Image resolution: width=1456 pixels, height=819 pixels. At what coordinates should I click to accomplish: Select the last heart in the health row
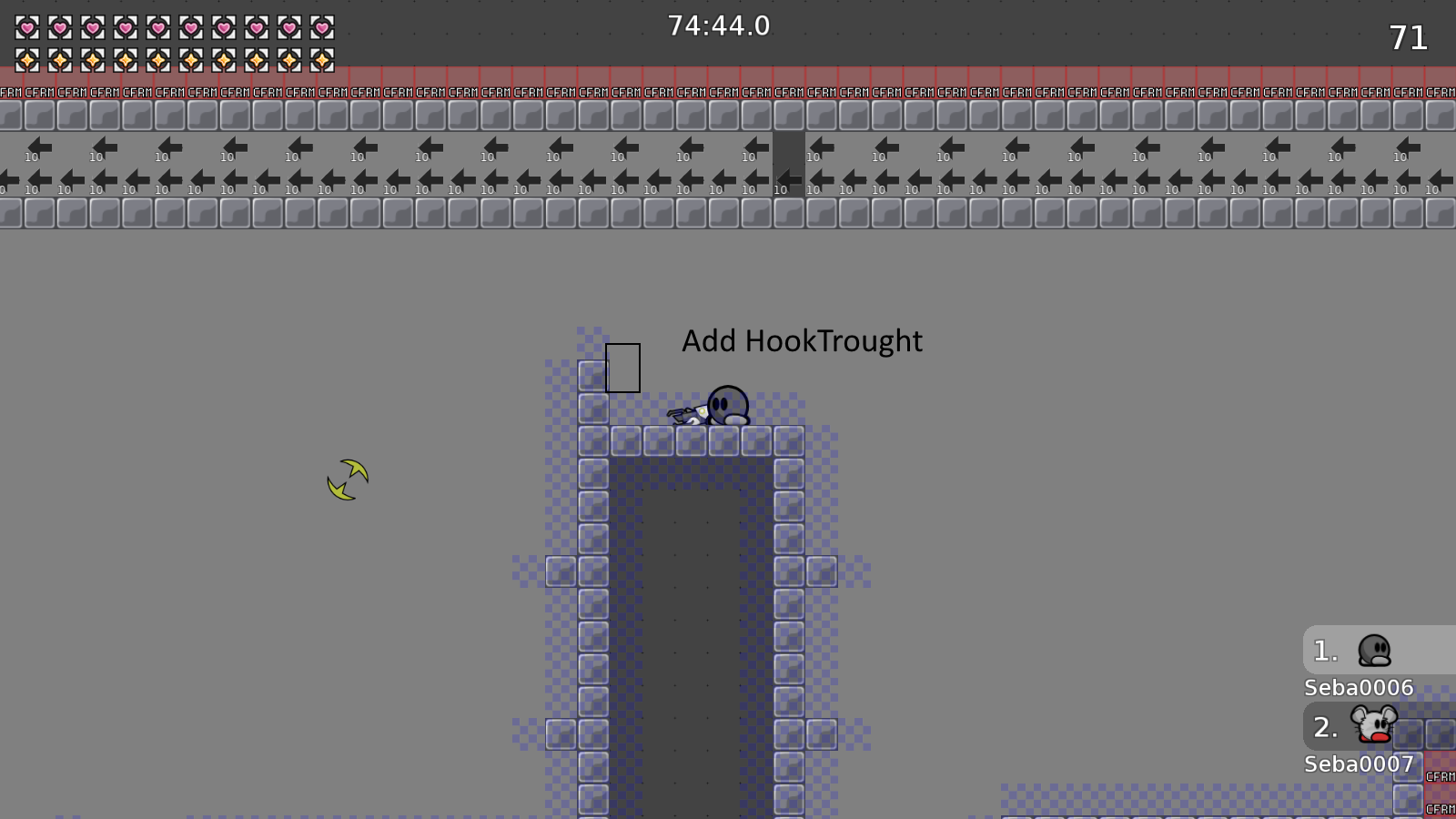click(x=323, y=27)
